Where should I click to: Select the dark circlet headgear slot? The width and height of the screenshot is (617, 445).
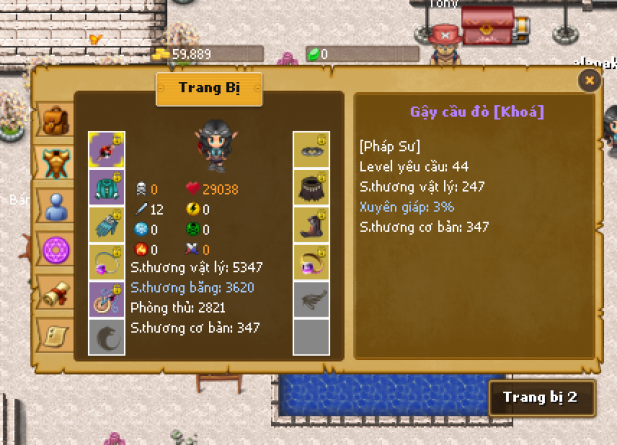click(x=311, y=150)
